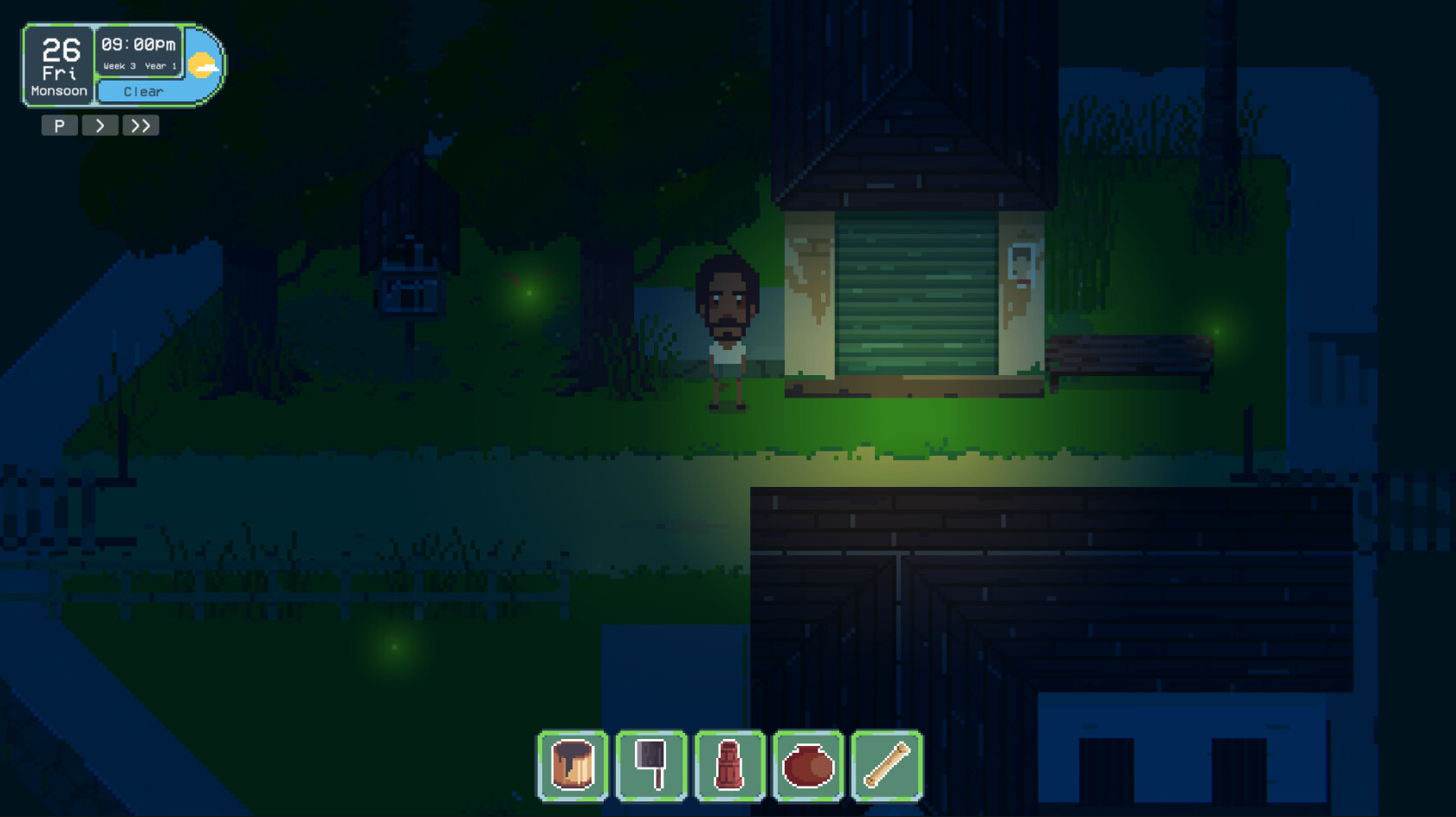The height and width of the screenshot is (817, 1456).
Task: Click the Monsoon season label
Action: tap(57, 90)
